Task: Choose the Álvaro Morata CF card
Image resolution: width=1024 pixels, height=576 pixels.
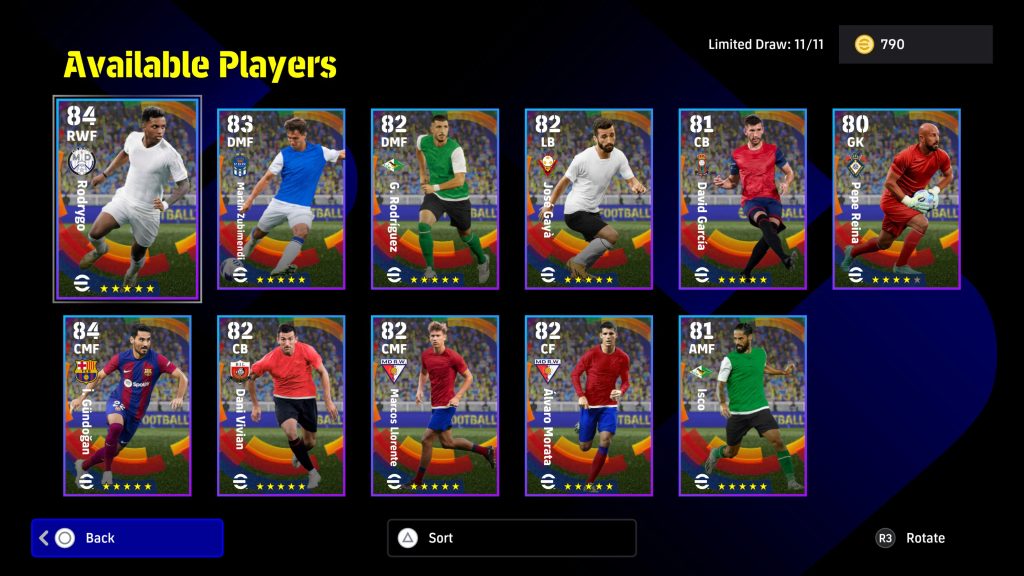Action: coord(589,405)
